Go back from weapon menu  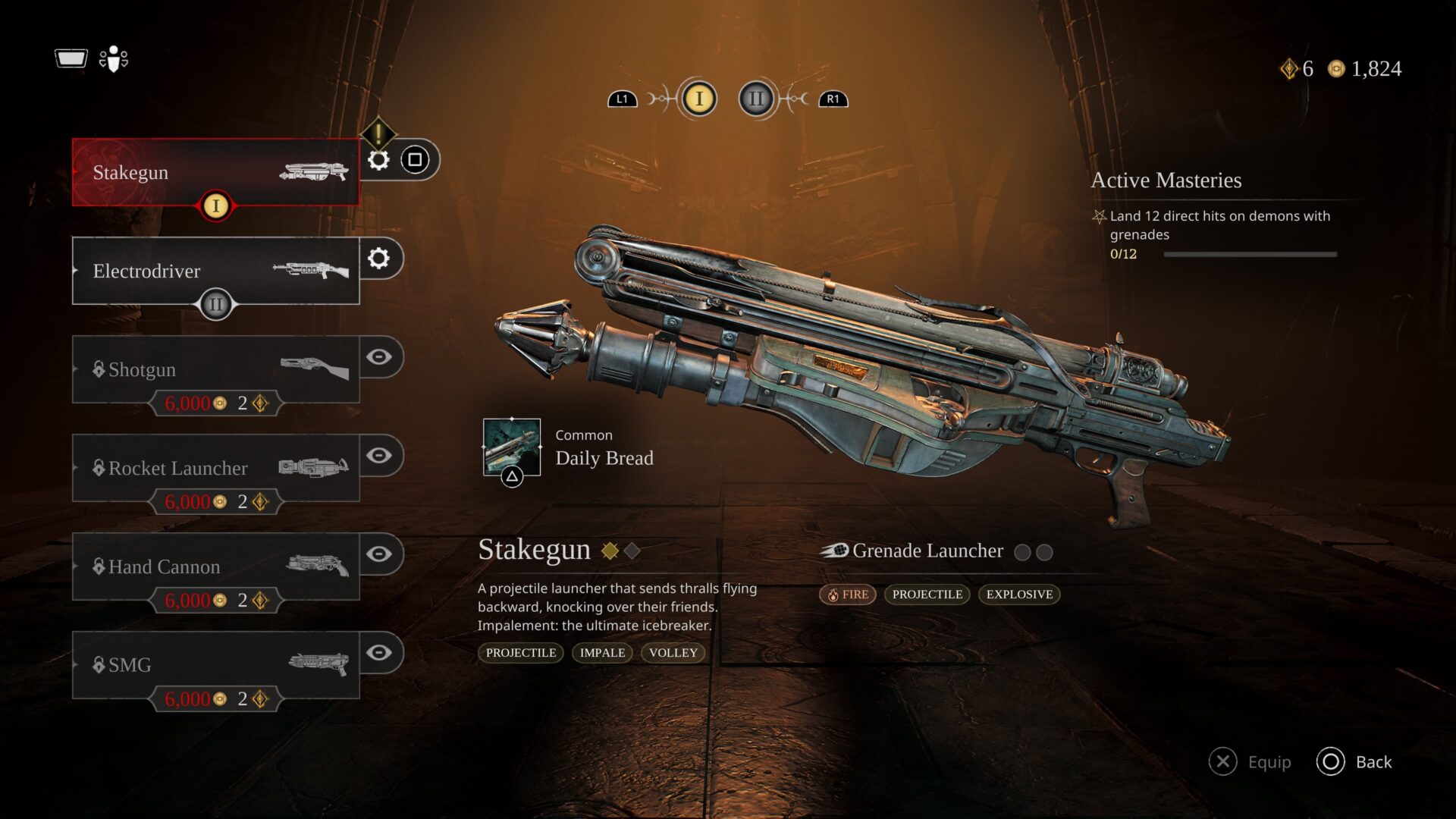click(1354, 762)
